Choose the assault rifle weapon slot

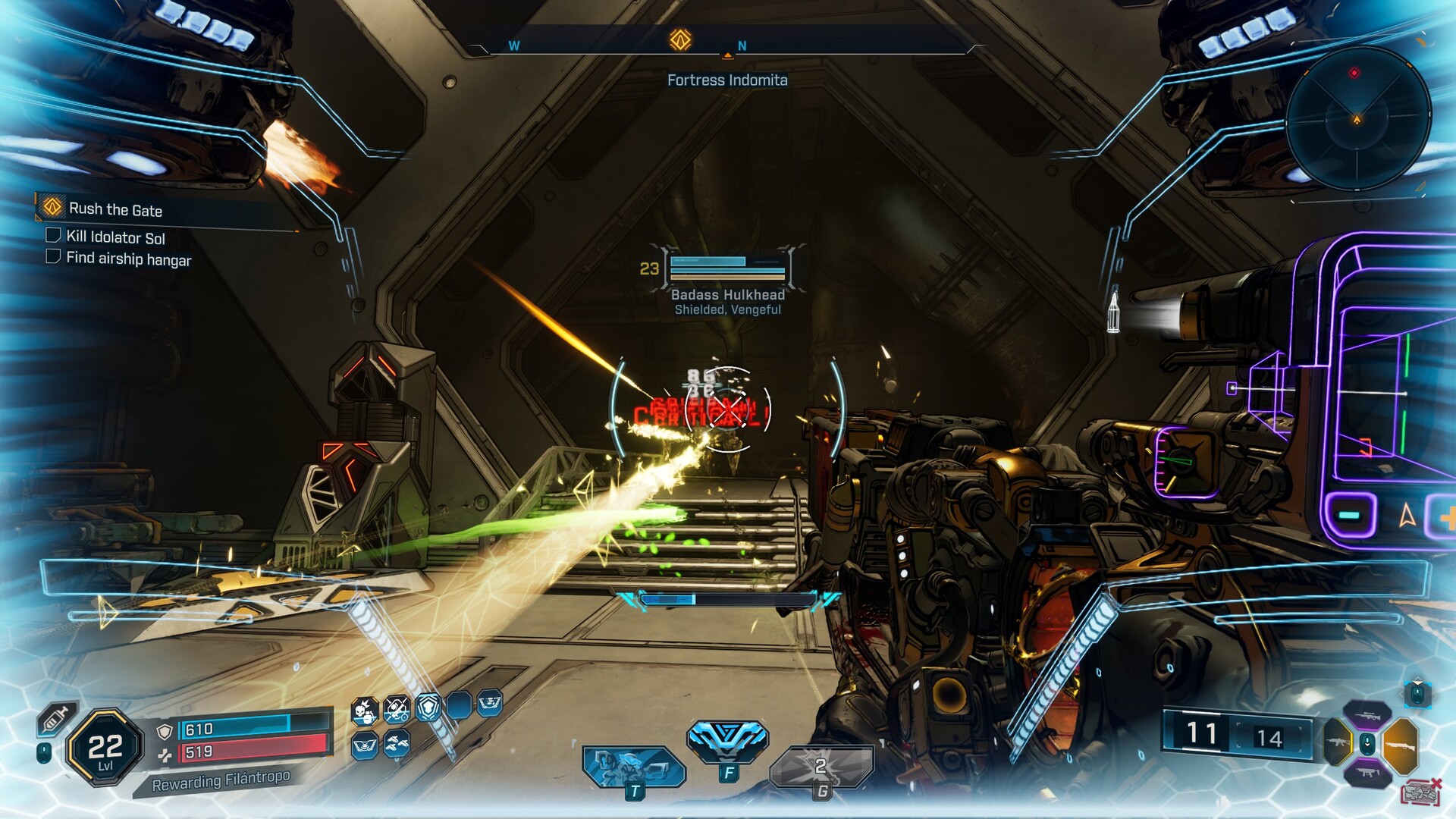[1337, 741]
